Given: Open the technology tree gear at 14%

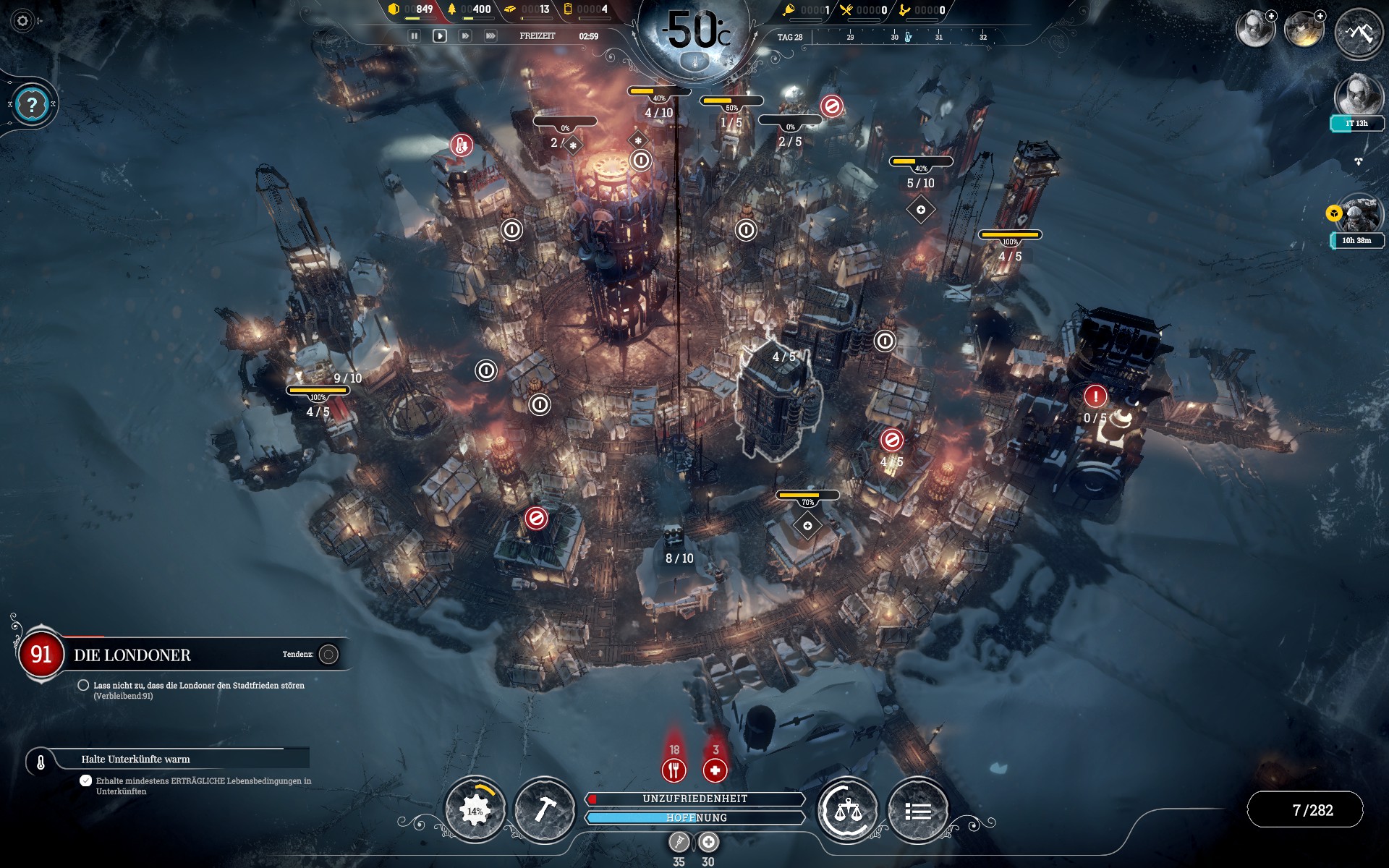Looking at the screenshot, I should pos(475,810).
